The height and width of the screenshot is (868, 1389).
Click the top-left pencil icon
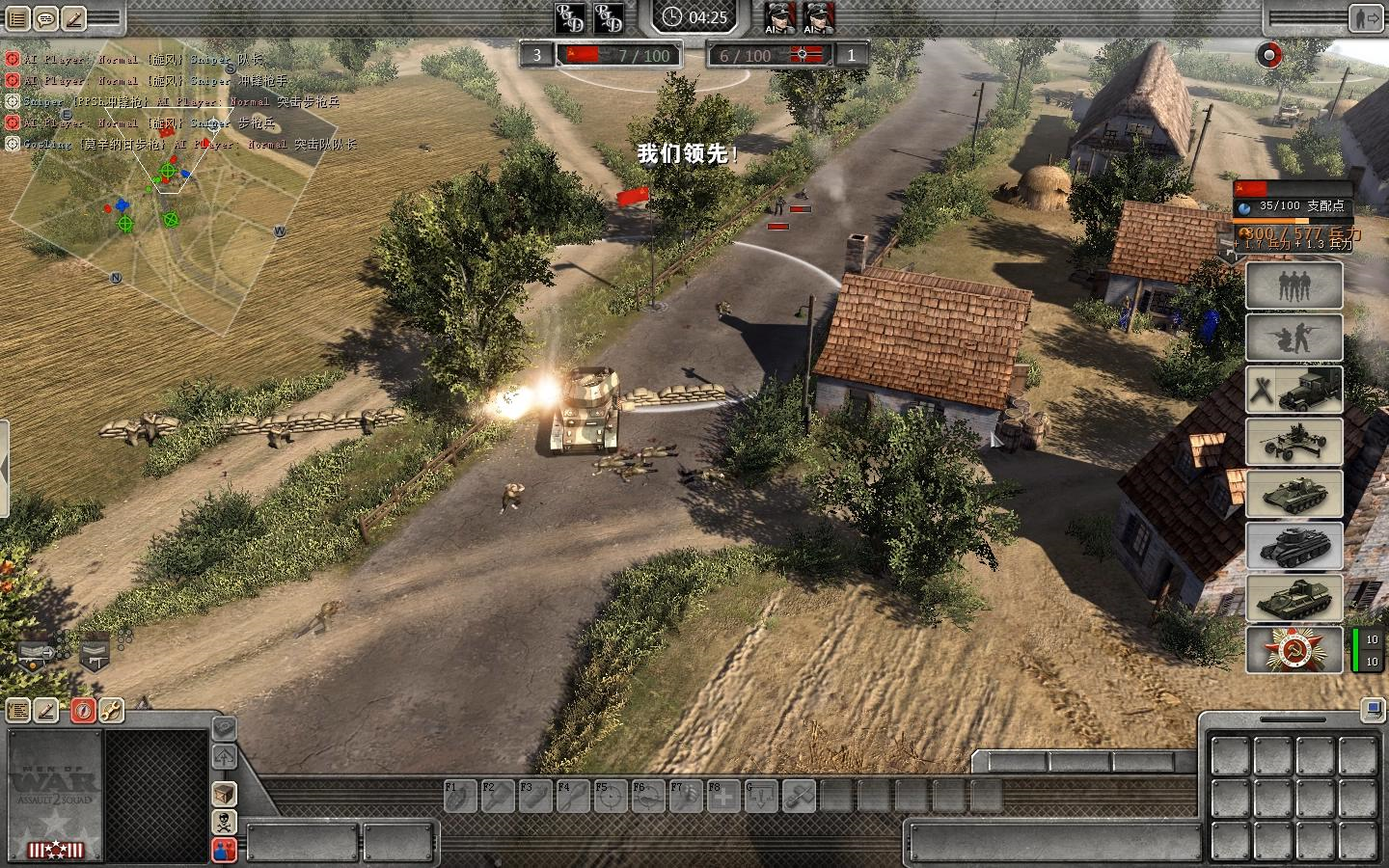click(73, 17)
